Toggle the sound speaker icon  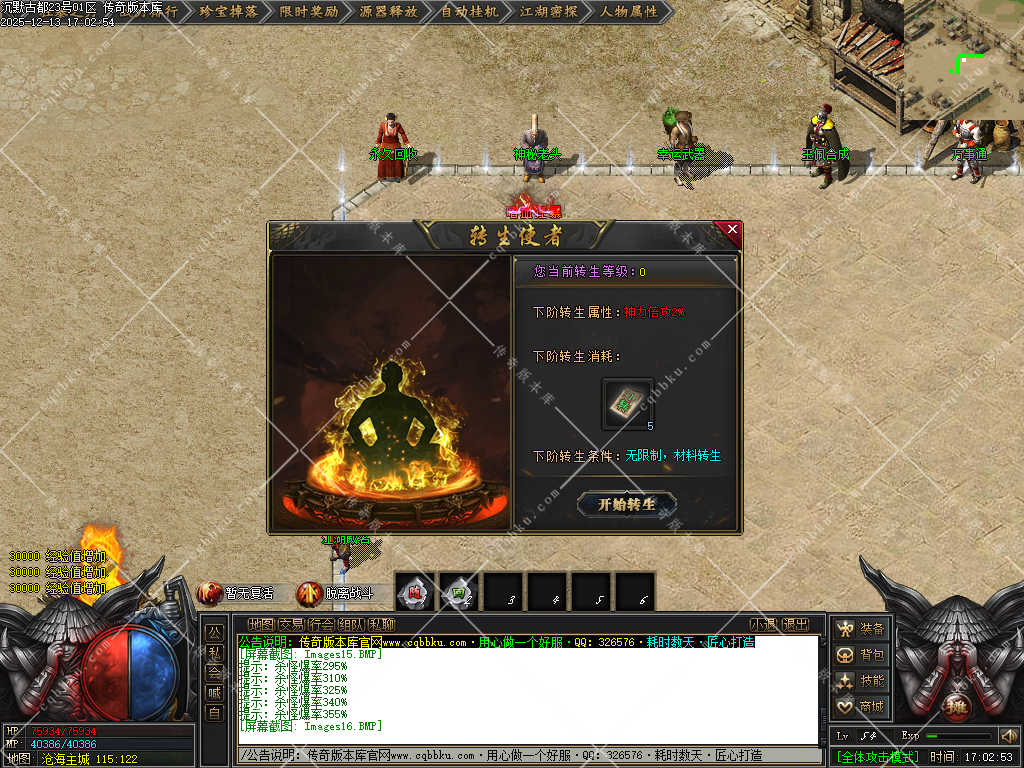(1008, 736)
